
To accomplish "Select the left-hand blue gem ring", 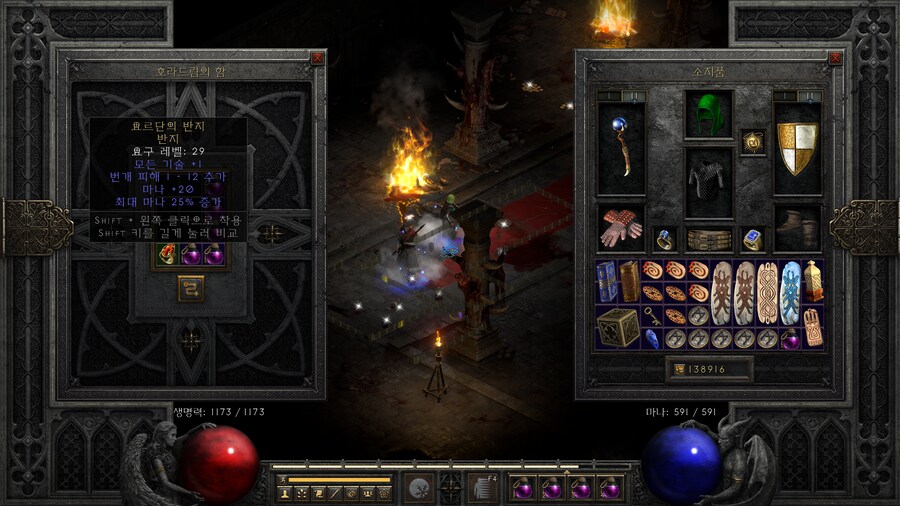I will tap(664, 240).
